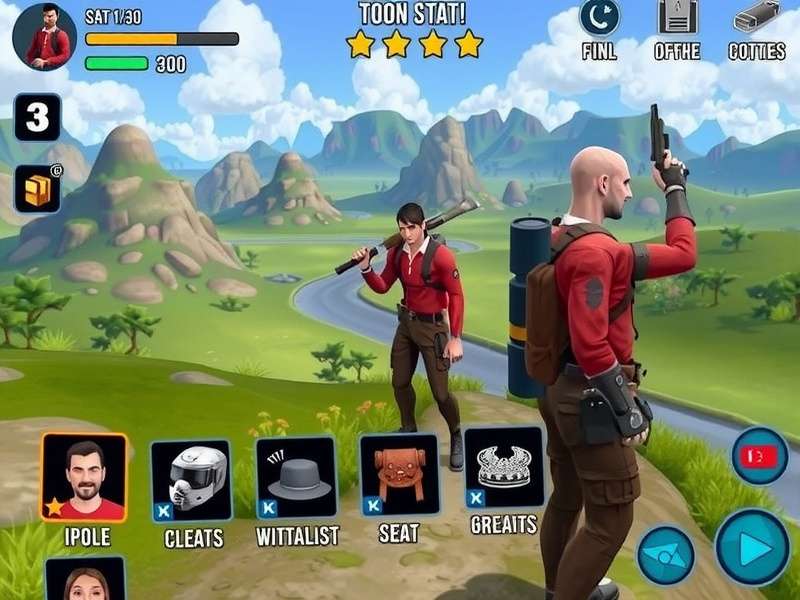Tap the large blue play arrow button
The image size is (800, 600).
click(752, 547)
